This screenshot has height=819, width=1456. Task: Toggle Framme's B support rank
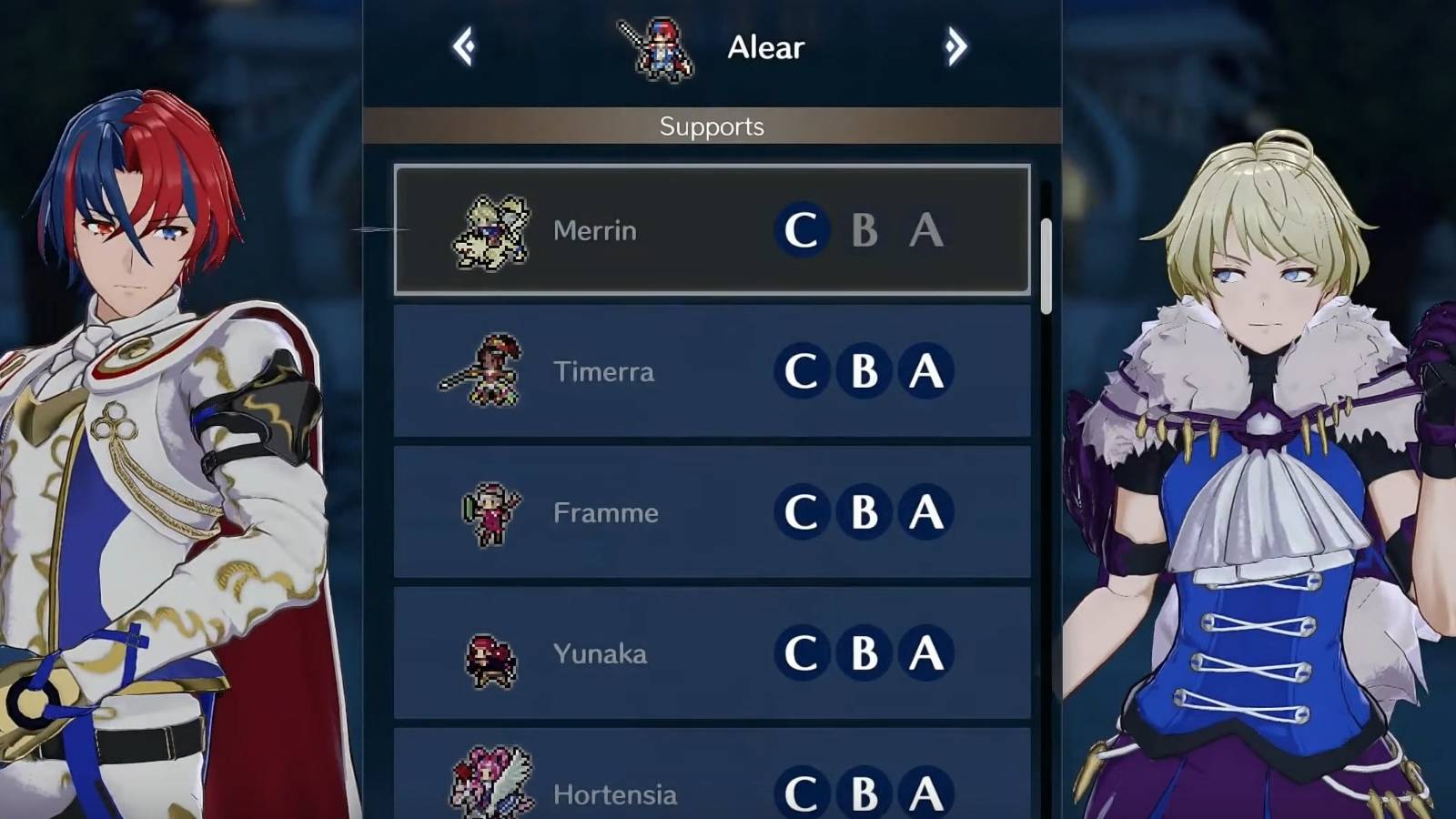[x=863, y=512]
